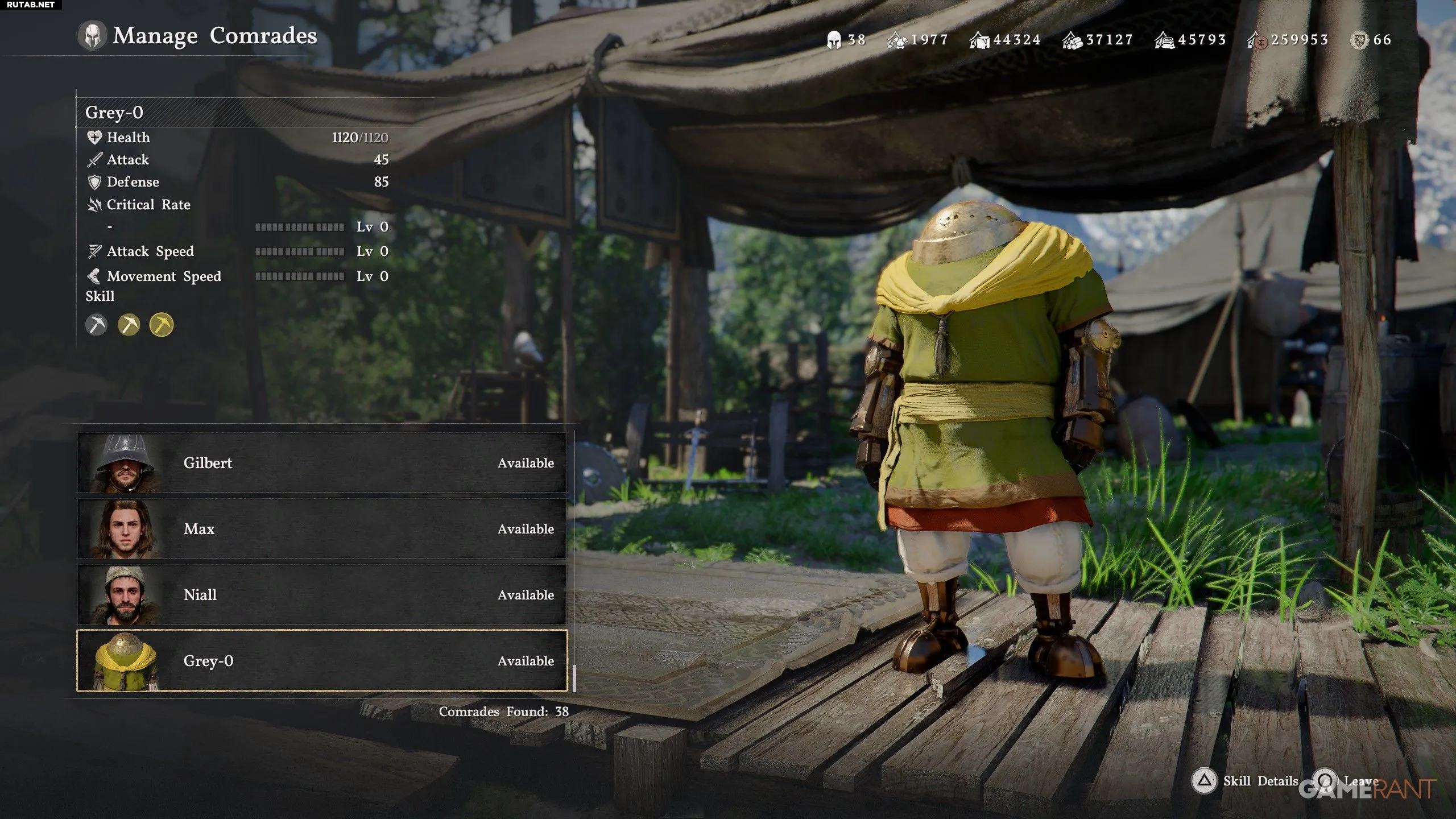The height and width of the screenshot is (819, 1456).
Task: Inspect the gray pickaxe skill icon
Action: 97,325
